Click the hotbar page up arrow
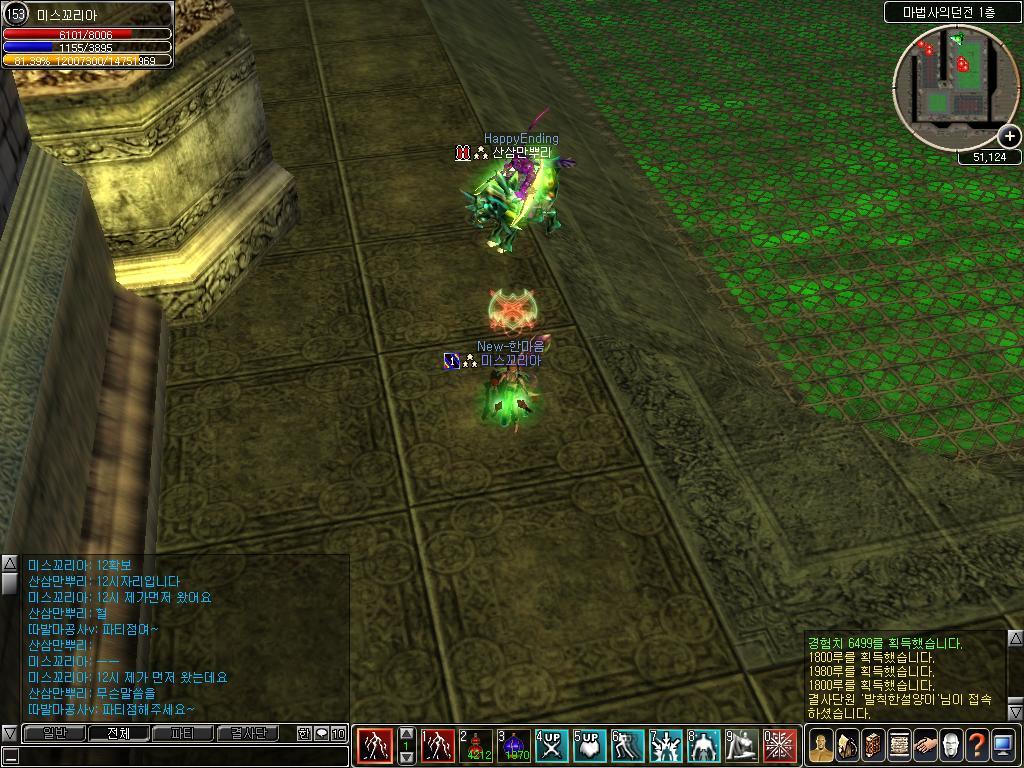Screen dimensions: 1024x768 (x=407, y=733)
